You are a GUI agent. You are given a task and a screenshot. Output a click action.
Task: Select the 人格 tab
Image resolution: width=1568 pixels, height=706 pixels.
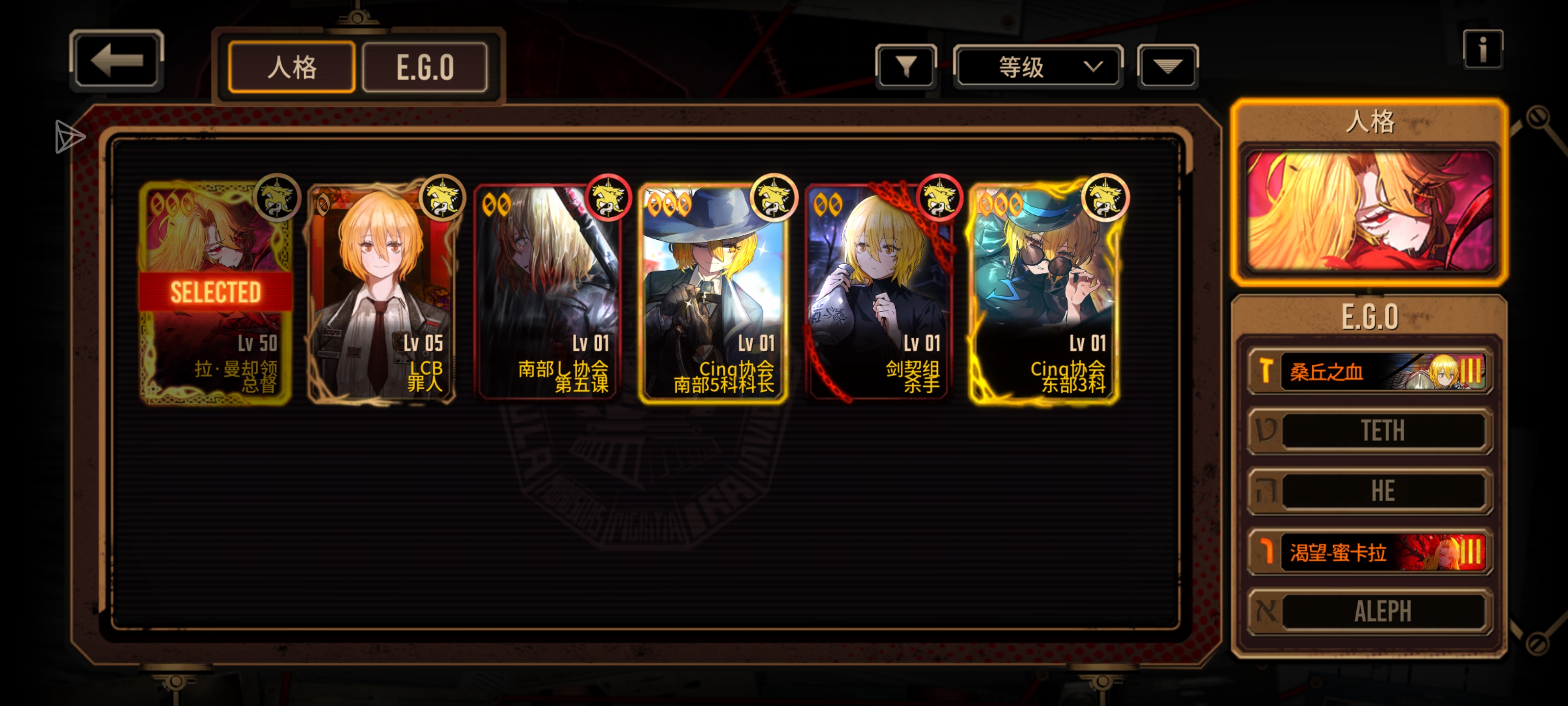(292, 67)
